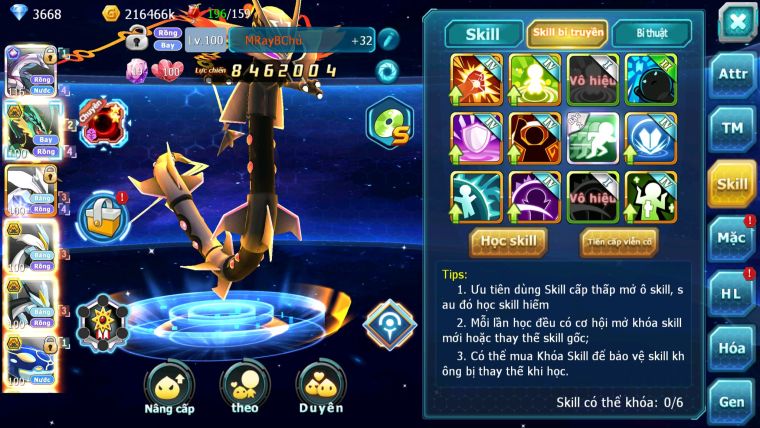
Task: Open the HL side tab
Action: pos(732,294)
